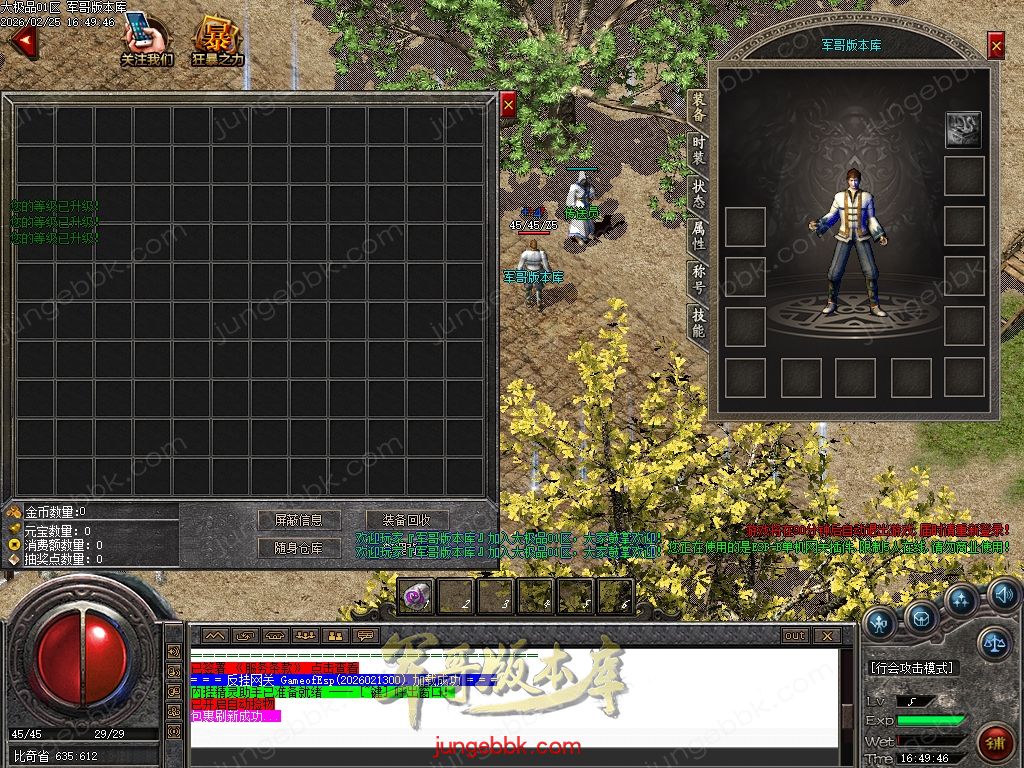Open the 时装 fashion tab
The width and height of the screenshot is (1024, 768).
tap(698, 150)
